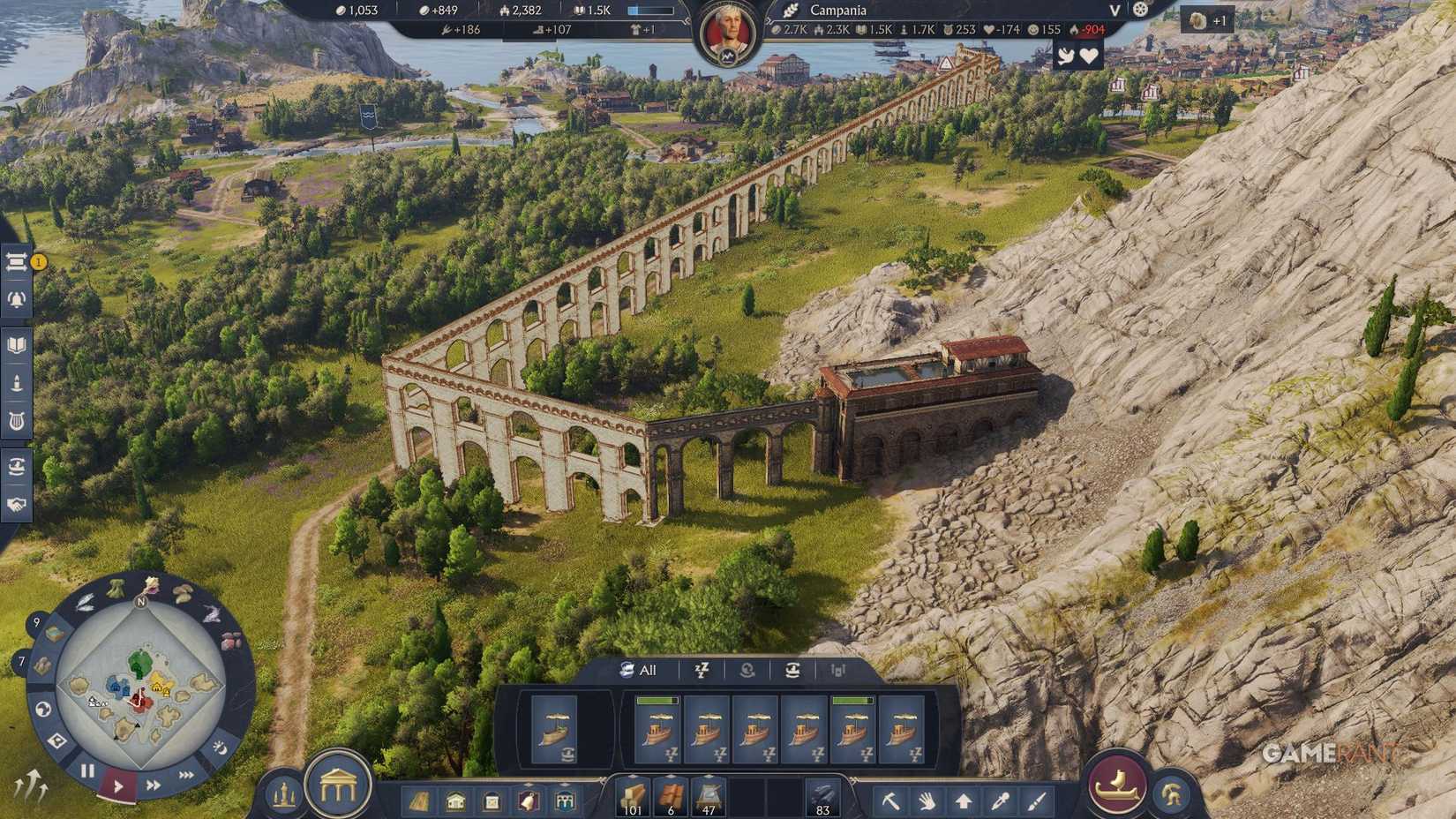Select the copy pipette tool
This screenshot has height=819, width=1456.
coord(1001,801)
